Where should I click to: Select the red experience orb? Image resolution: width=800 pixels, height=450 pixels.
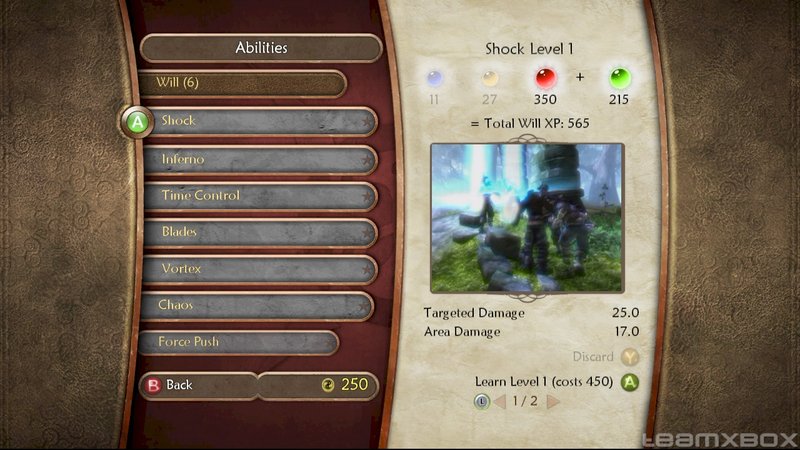(x=547, y=76)
